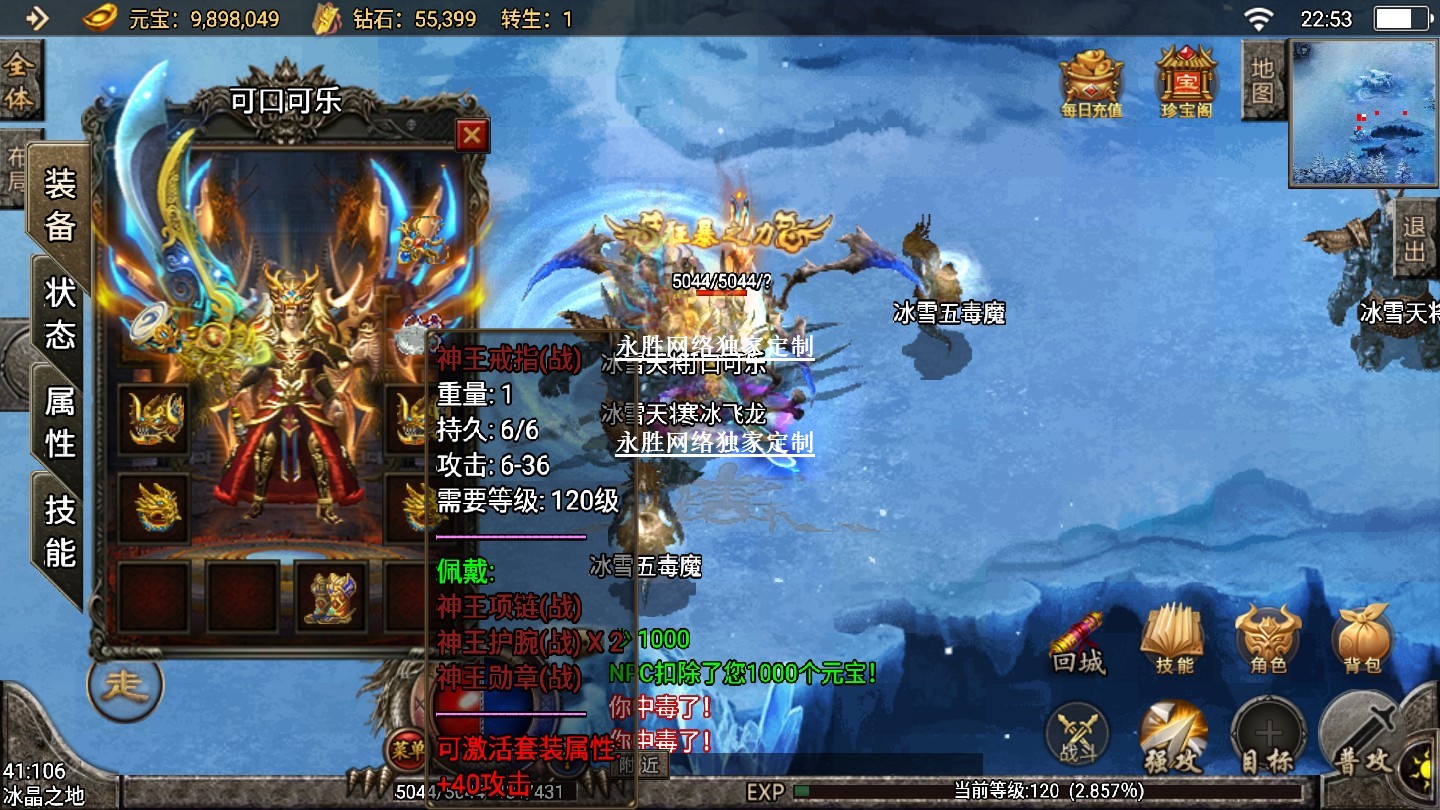Select the 全体 button at top left

click(18, 82)
